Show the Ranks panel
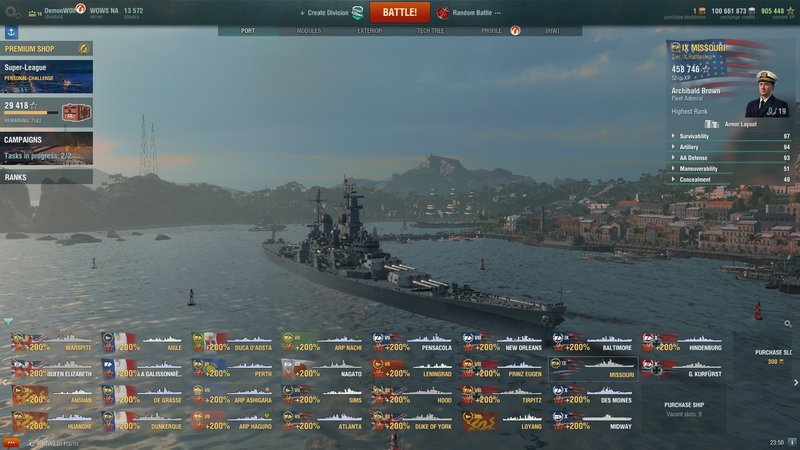800x450 pixels. click(x=46, y=177)
